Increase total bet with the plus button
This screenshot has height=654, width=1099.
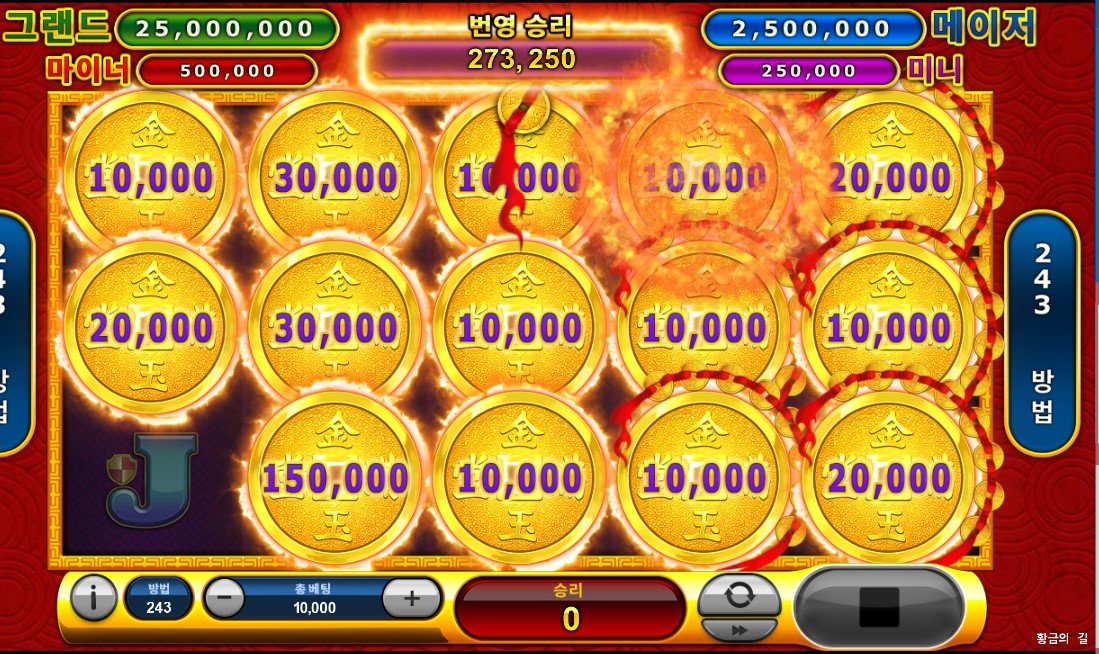411,599
